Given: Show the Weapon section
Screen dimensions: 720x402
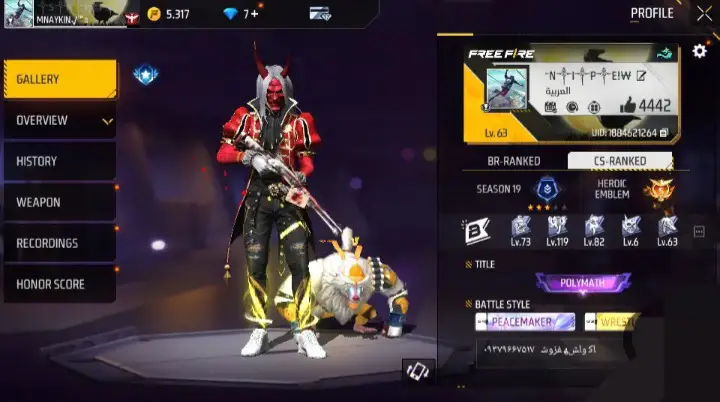Looking at the screenshot, I should pos(60,202).
